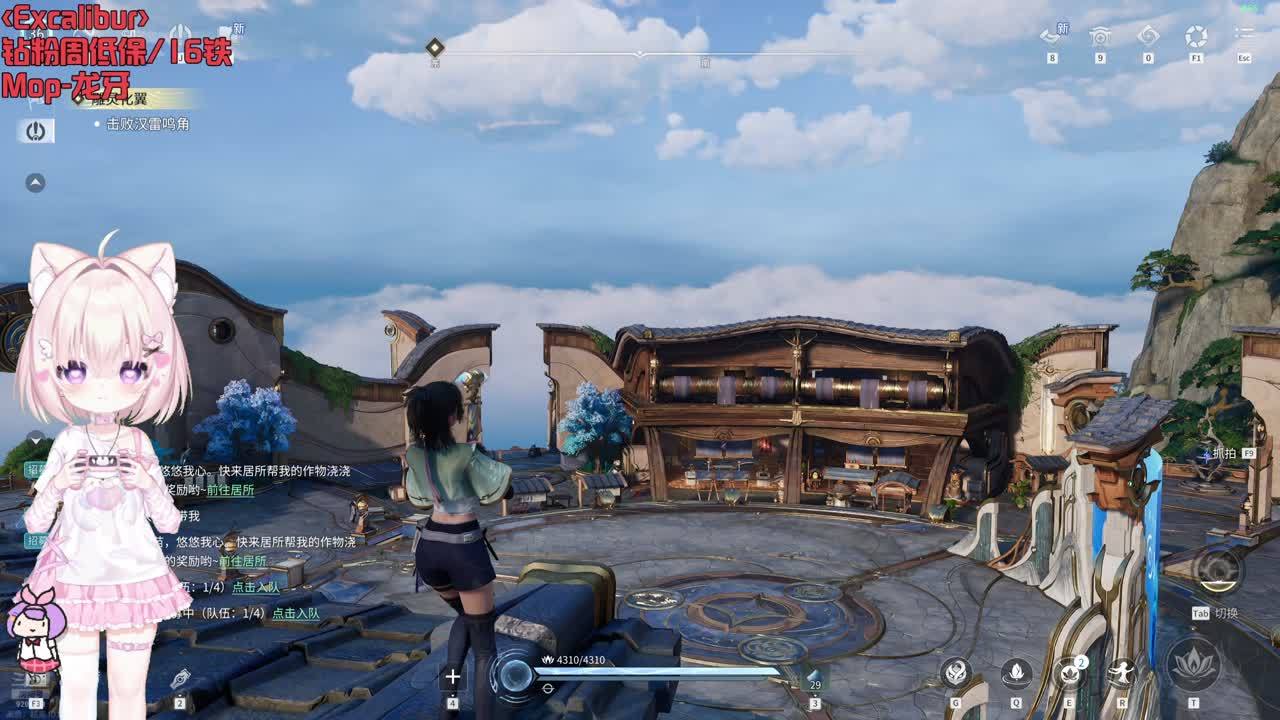1280x720 pixels.
Task: Select the quest objective 击败汉雷鸣角
Action: pos(148,124)
